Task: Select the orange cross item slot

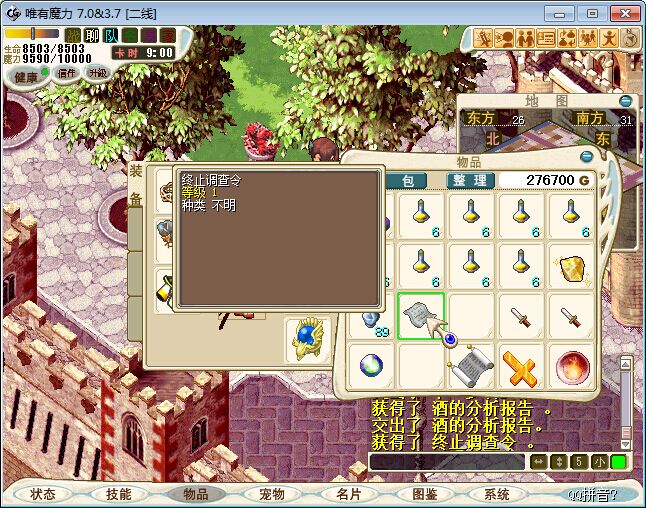Action: pos(521,366)
